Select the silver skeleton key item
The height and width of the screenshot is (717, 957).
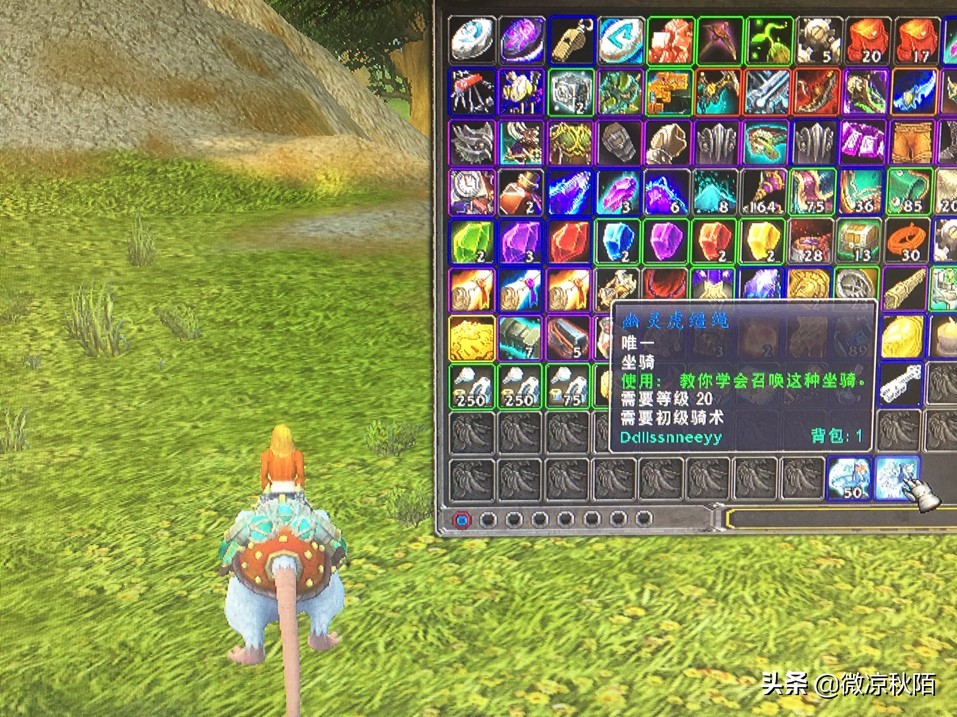[899, 383]
